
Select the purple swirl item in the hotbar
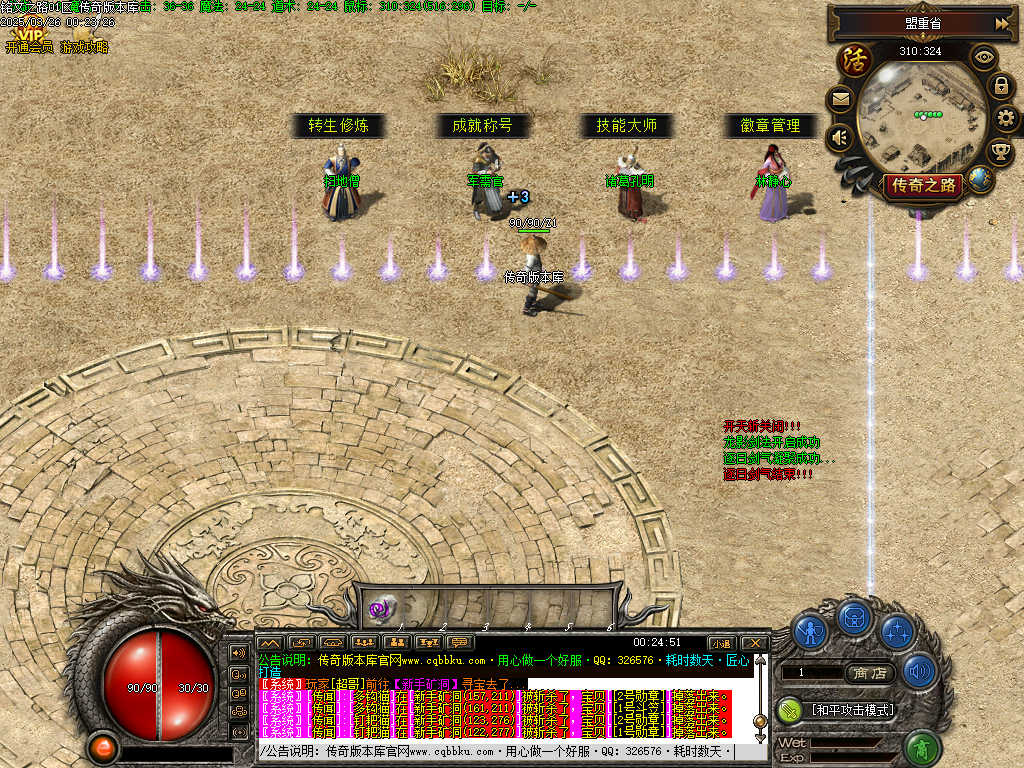coord(381,607)
